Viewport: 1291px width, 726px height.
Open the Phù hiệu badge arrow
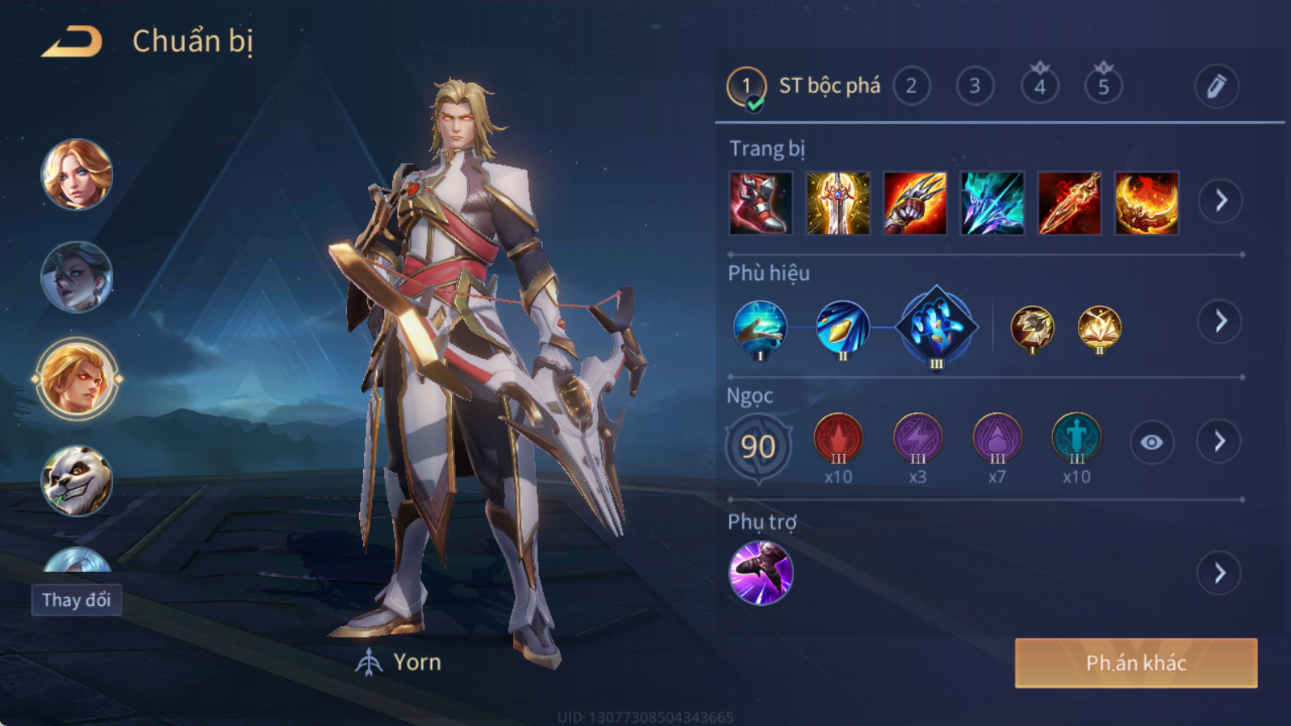tap(1220, 322)
